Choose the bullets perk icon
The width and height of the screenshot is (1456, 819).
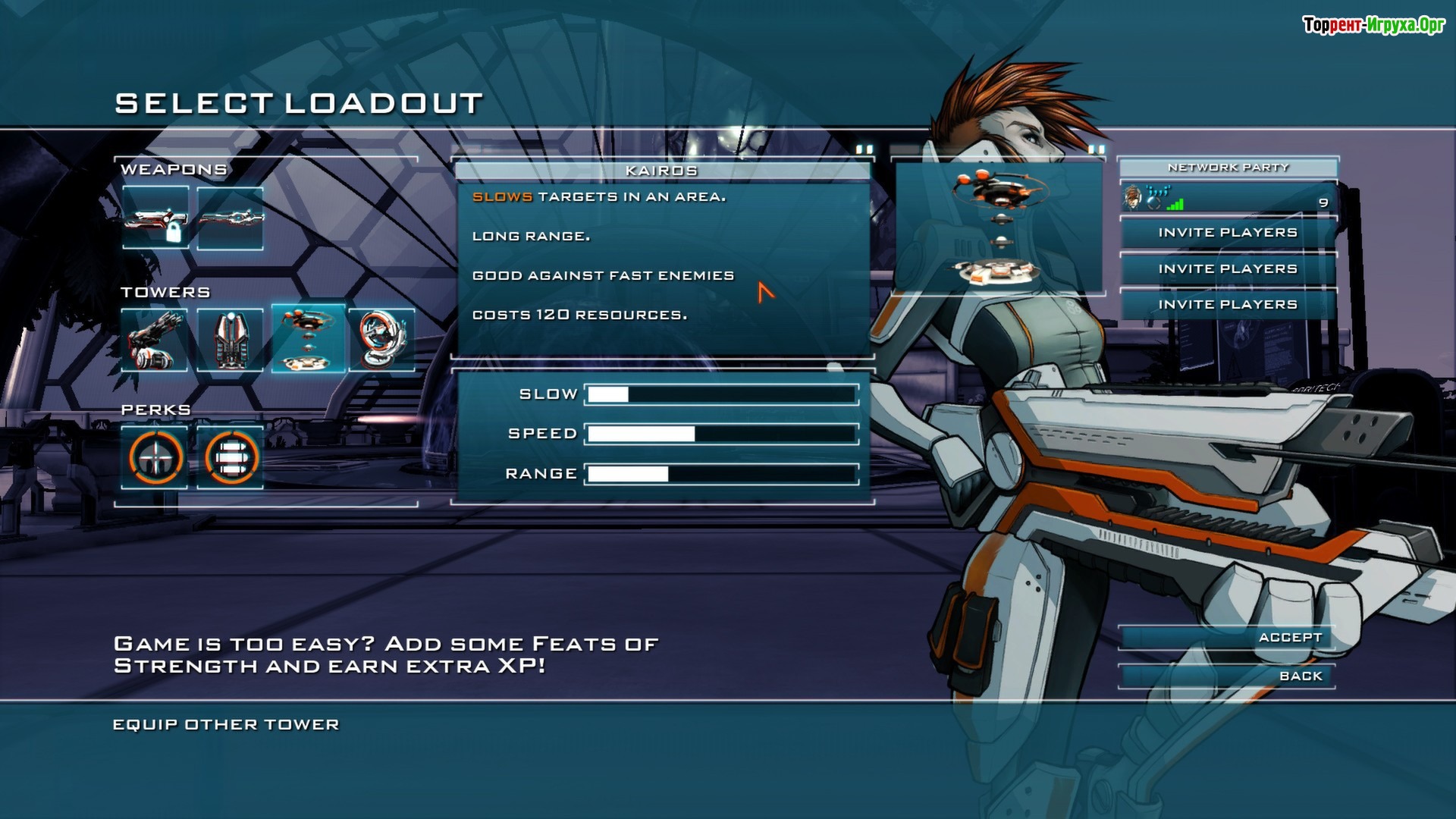(231, 457)
